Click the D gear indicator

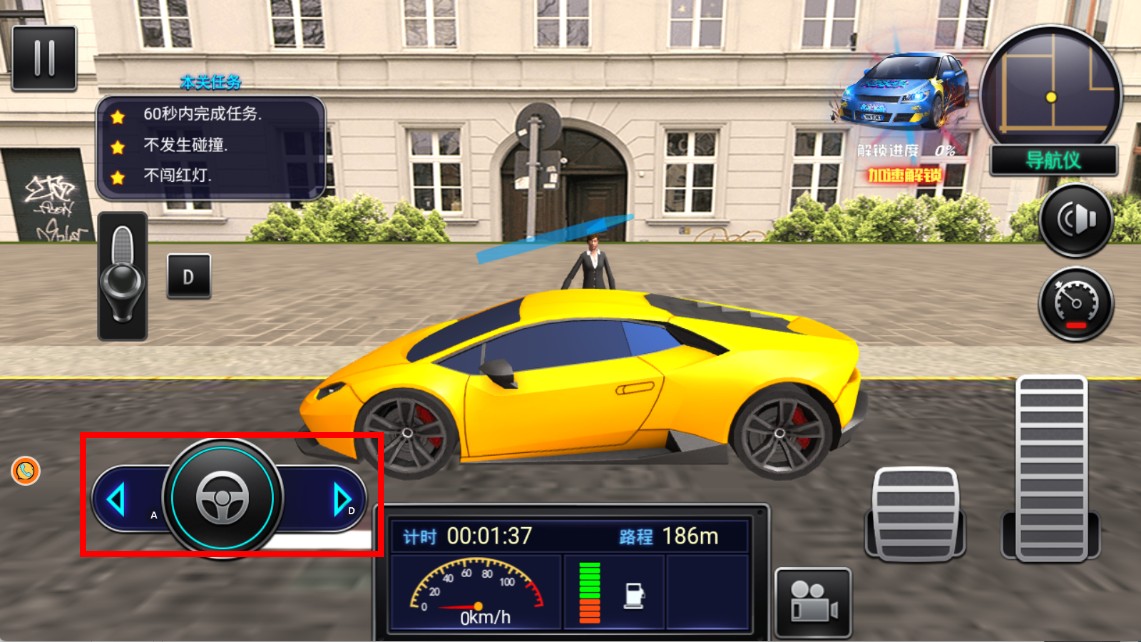188,276
